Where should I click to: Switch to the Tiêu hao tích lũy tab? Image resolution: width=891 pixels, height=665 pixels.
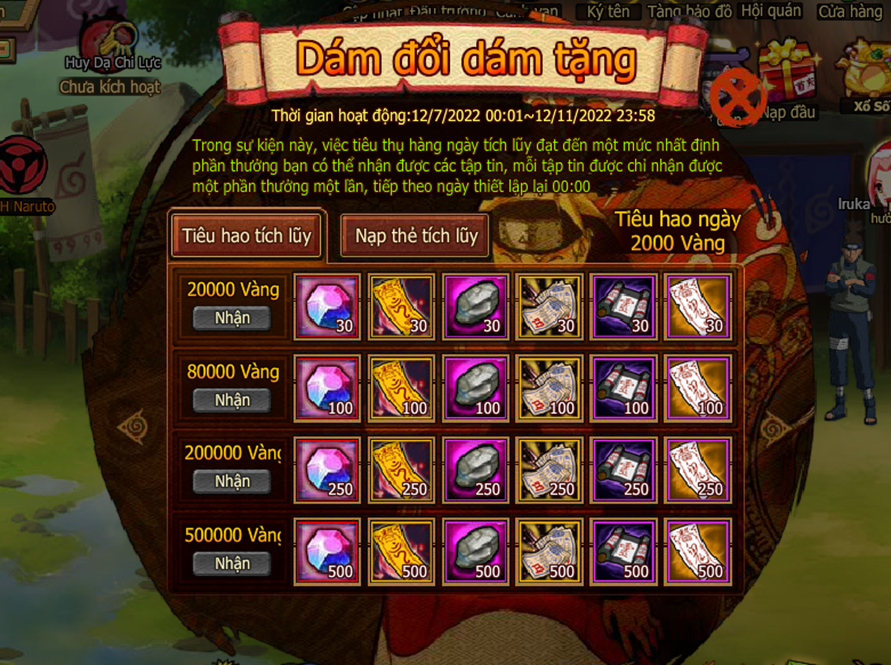click(246, 237)
